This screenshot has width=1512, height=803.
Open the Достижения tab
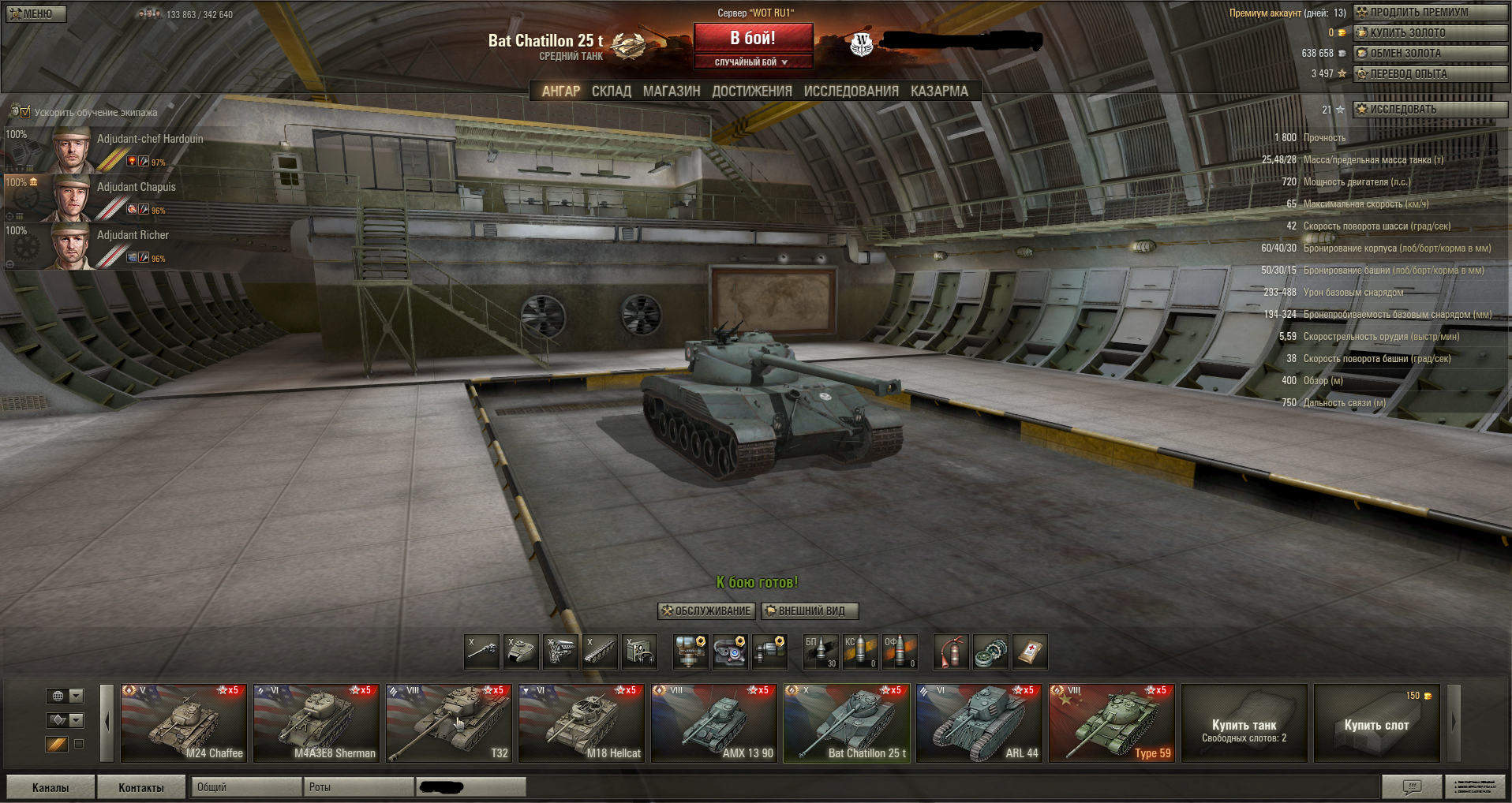pos(752,92)
